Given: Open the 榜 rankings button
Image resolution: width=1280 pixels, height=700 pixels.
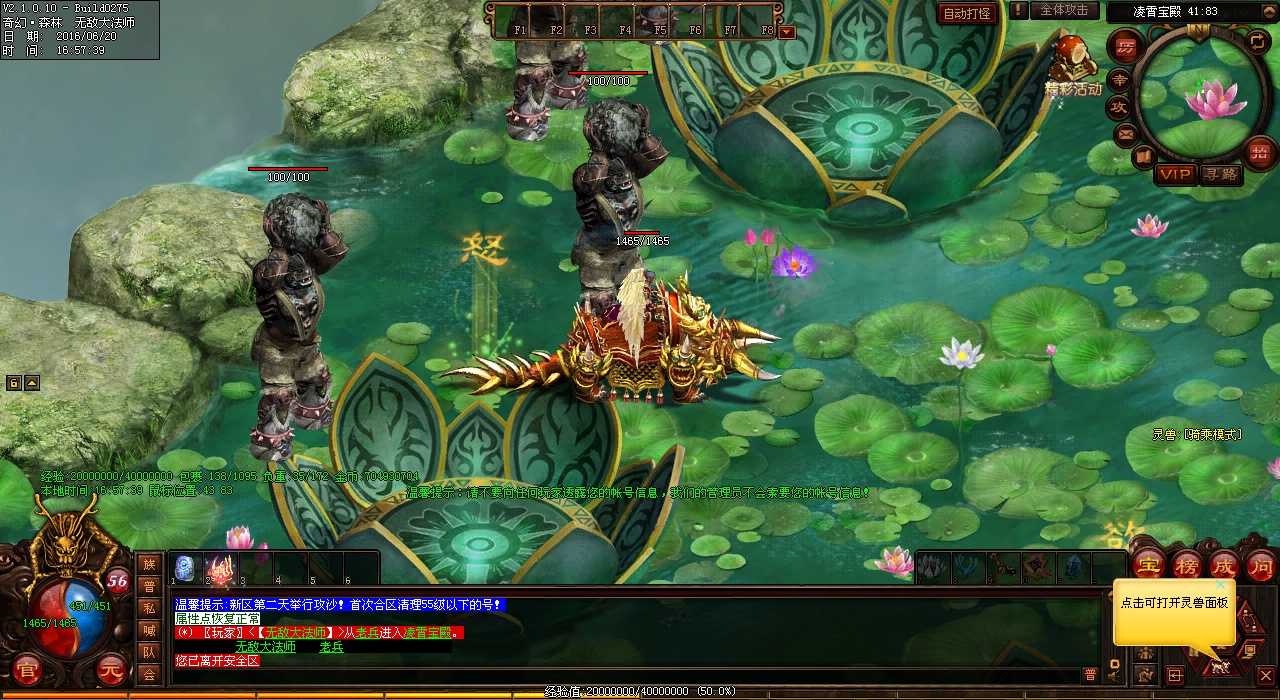Looking at the screenshot, I should (1186, 565).
